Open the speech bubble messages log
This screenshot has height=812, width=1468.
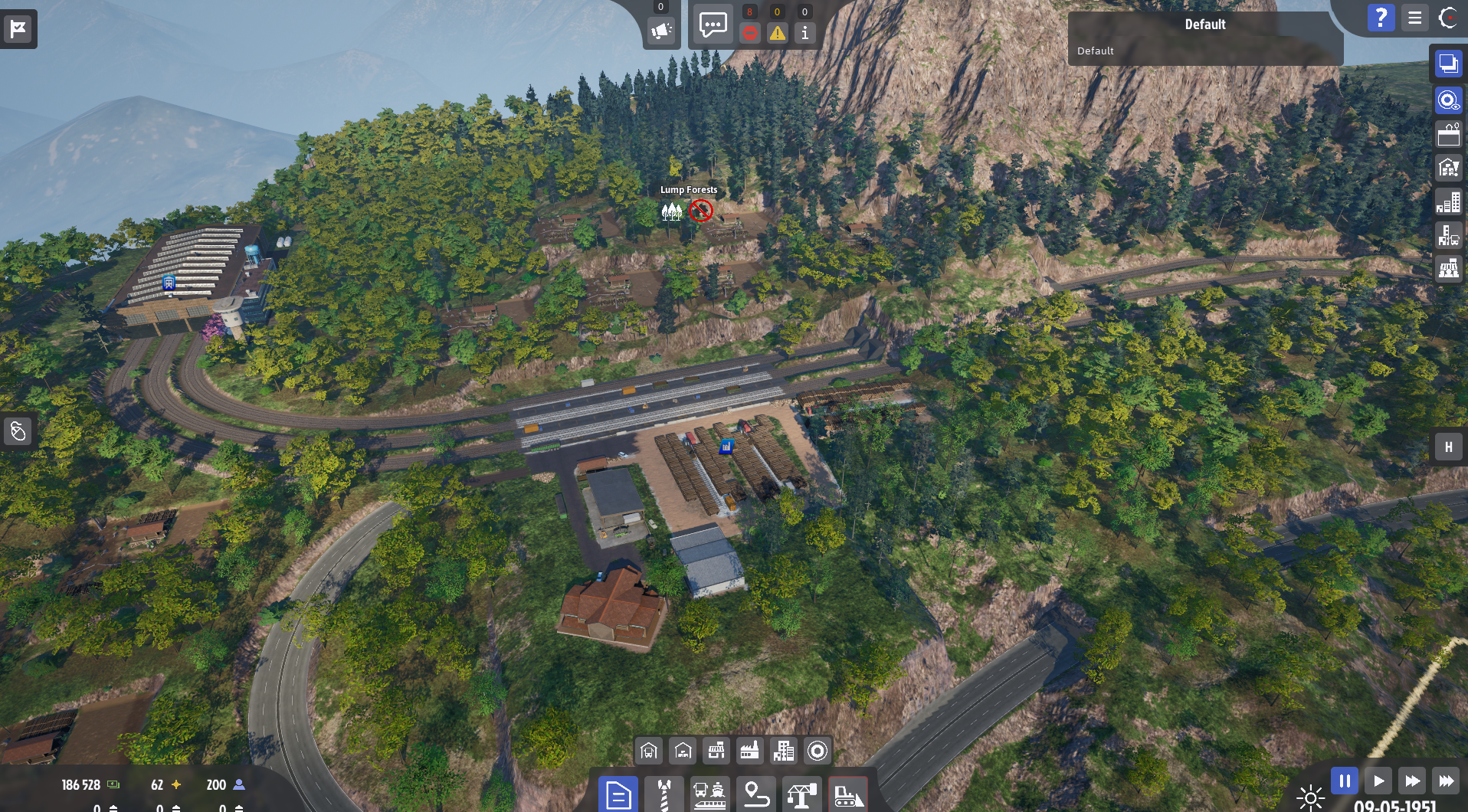[713, 25]
